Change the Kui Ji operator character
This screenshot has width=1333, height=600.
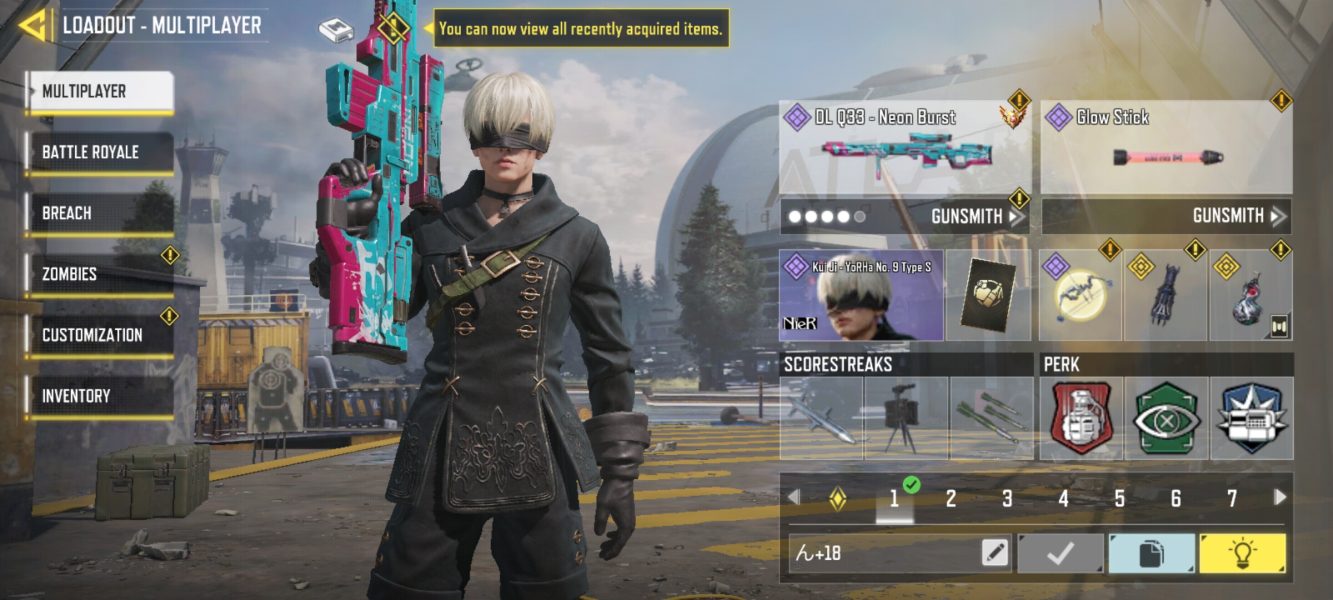[x=861, y=296]
